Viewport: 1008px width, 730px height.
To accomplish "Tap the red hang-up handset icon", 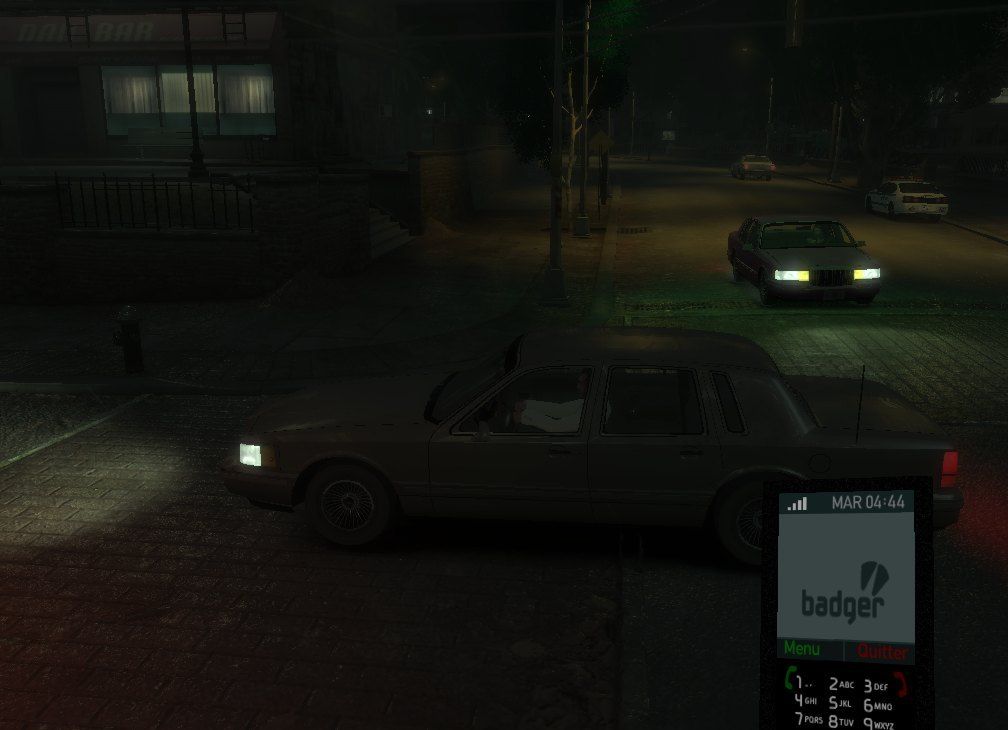I will 902,684.
